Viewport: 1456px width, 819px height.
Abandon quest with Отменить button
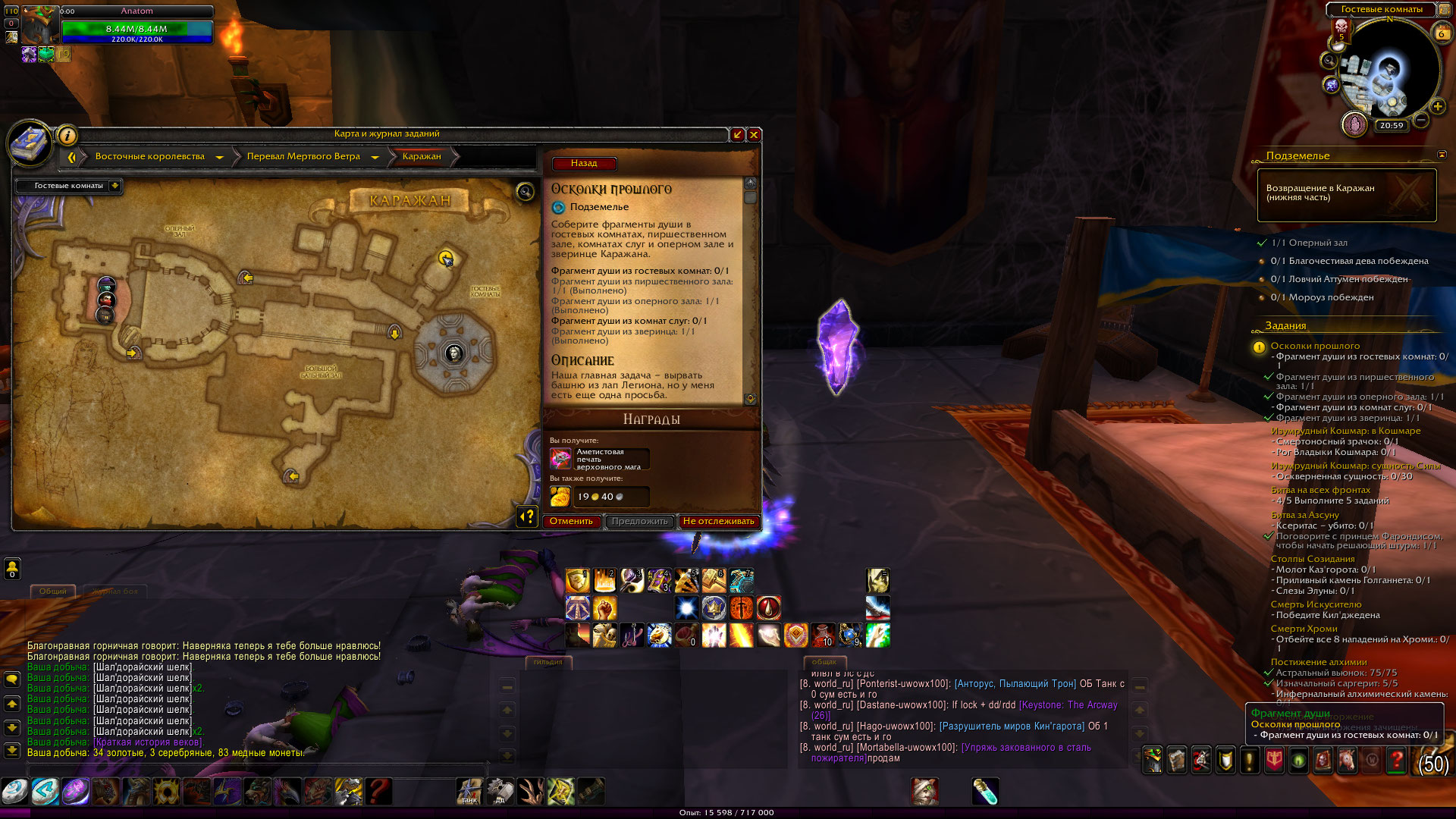coord(571,522)
